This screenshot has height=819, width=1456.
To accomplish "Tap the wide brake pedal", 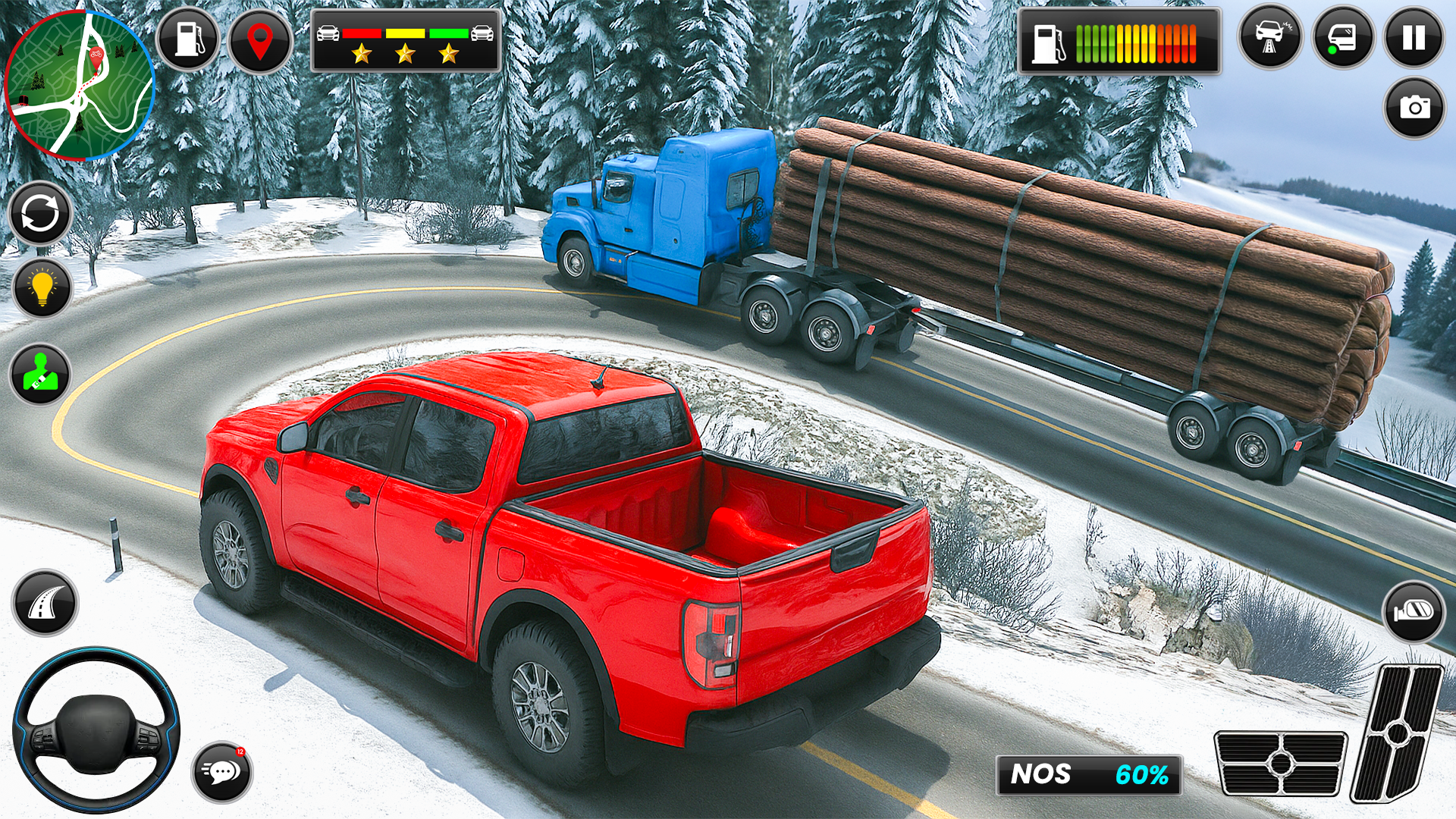I will click(1280, 763).
